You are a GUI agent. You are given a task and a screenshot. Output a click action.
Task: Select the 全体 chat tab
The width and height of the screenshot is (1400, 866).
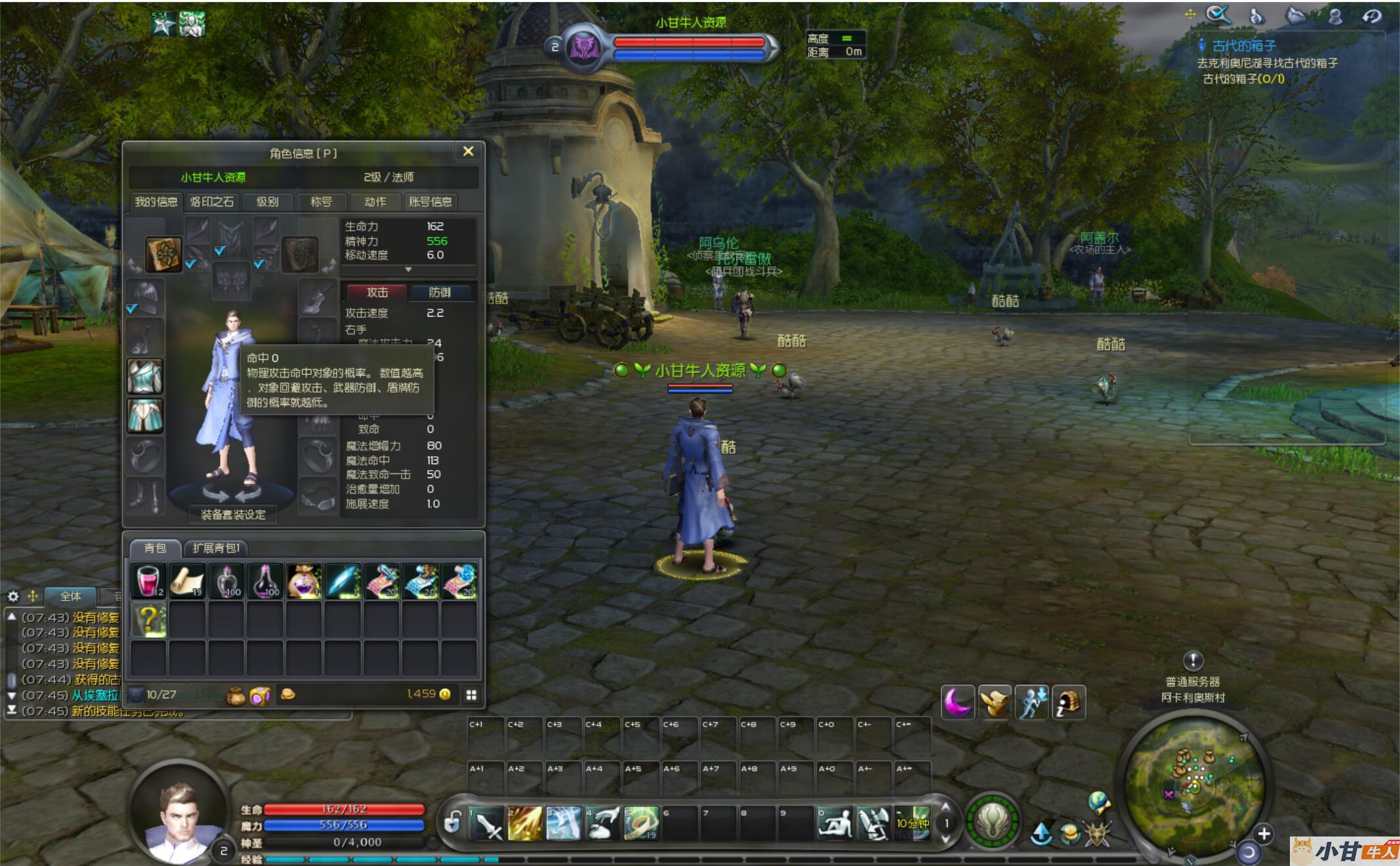pyautogui.click(x=71, y=597)
